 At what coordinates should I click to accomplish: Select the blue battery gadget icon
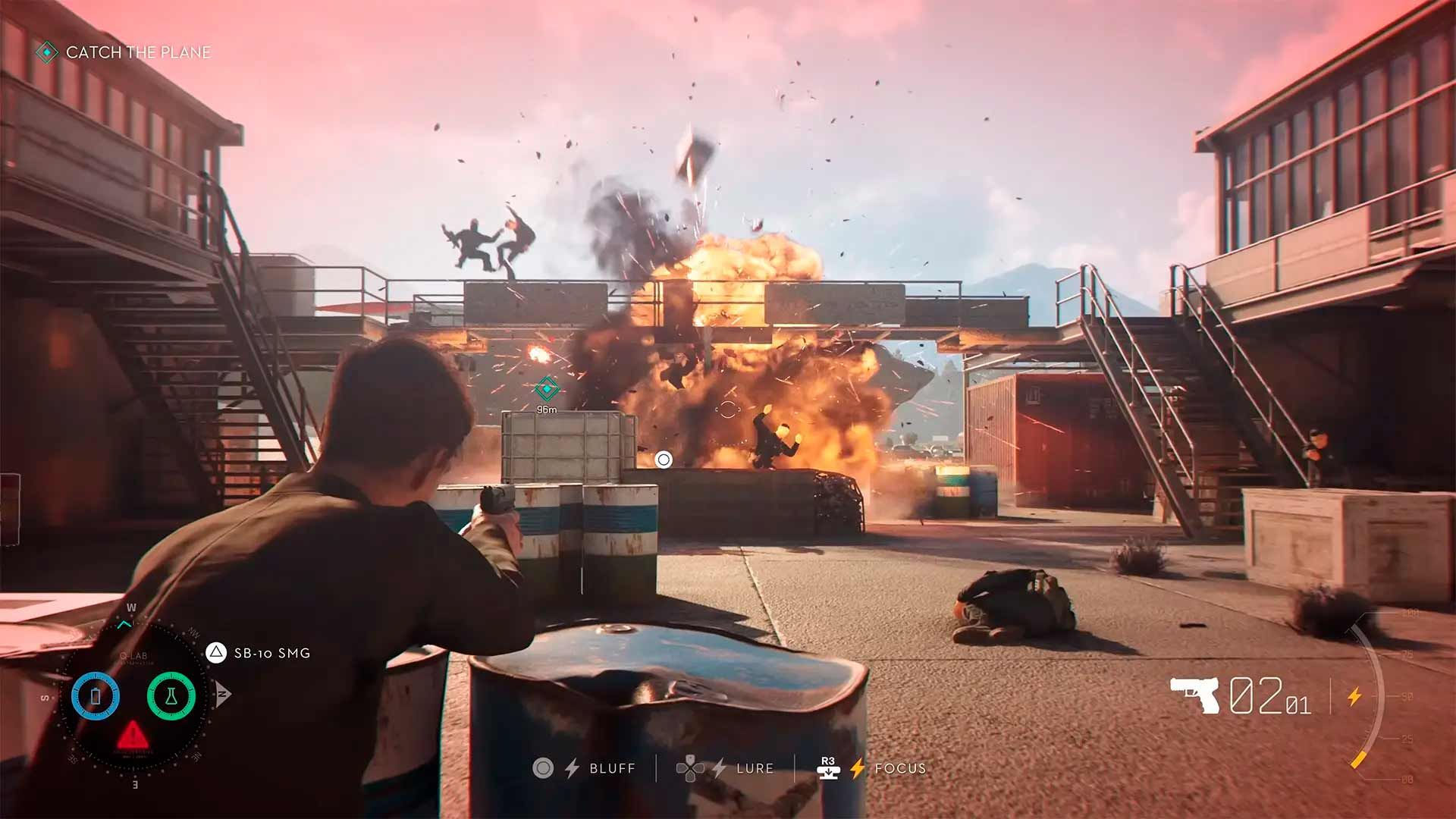coord(96,695)
